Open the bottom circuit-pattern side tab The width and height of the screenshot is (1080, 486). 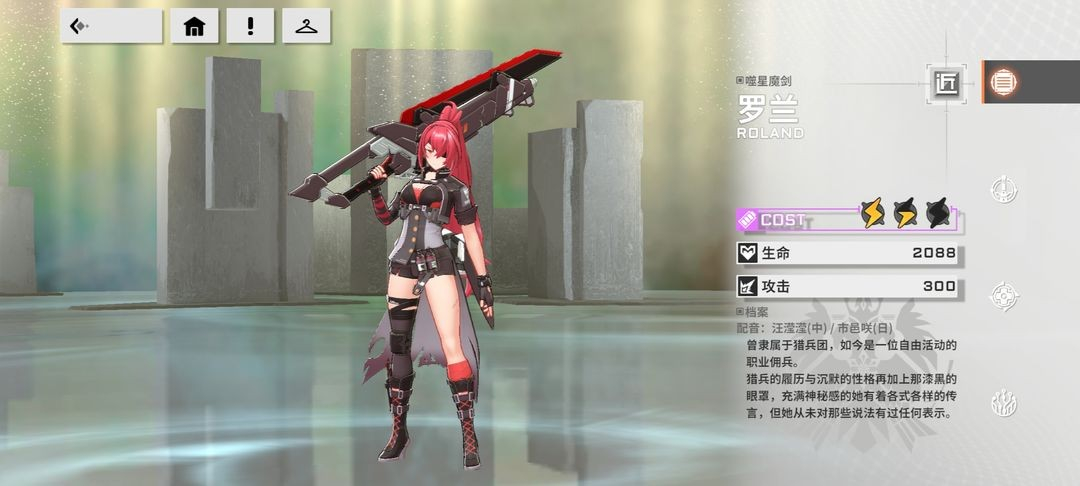click(x=1003, y=403)
